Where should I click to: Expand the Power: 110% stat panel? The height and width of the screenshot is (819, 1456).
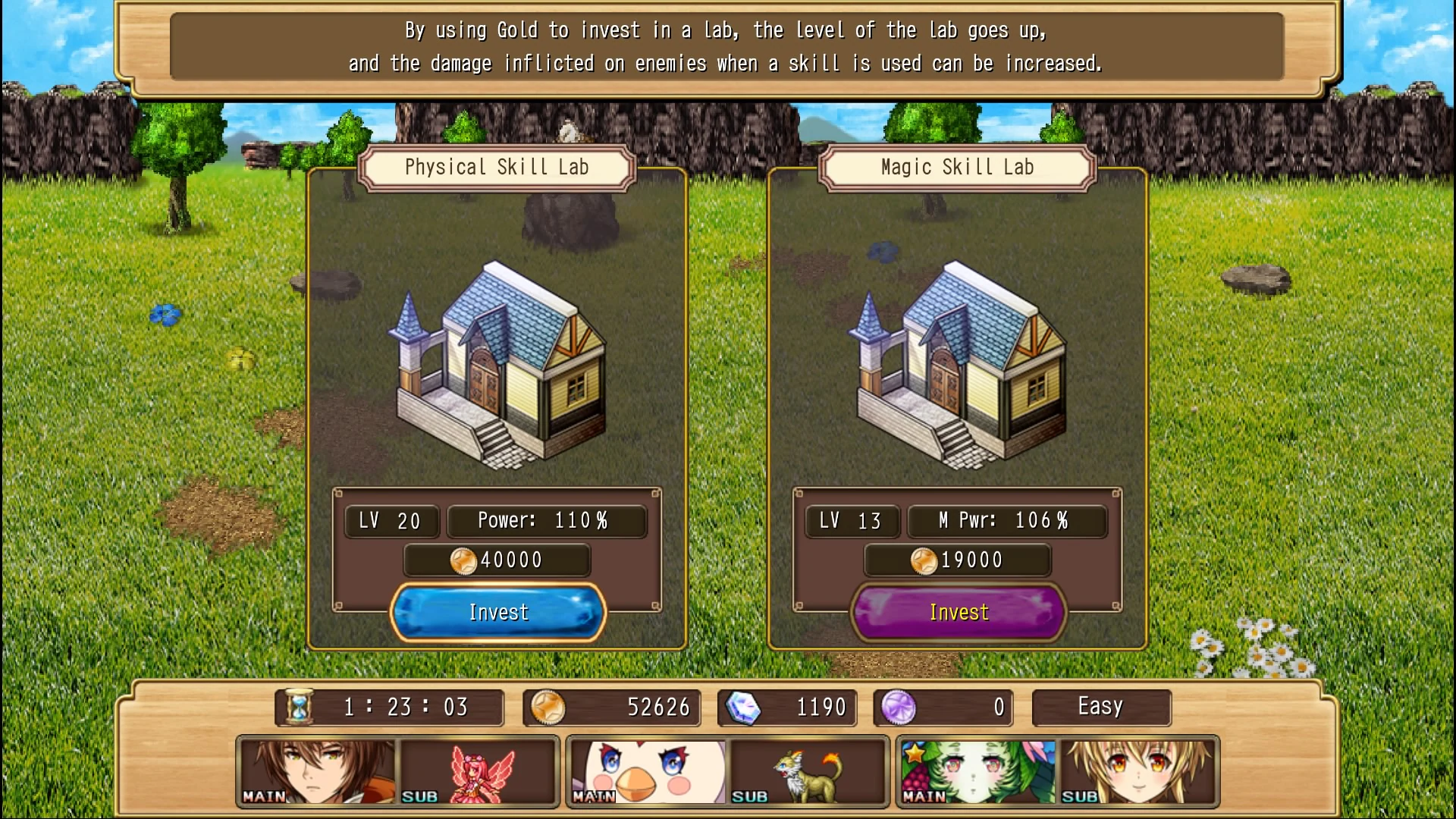pyautogui.click(x=547, y=520)
